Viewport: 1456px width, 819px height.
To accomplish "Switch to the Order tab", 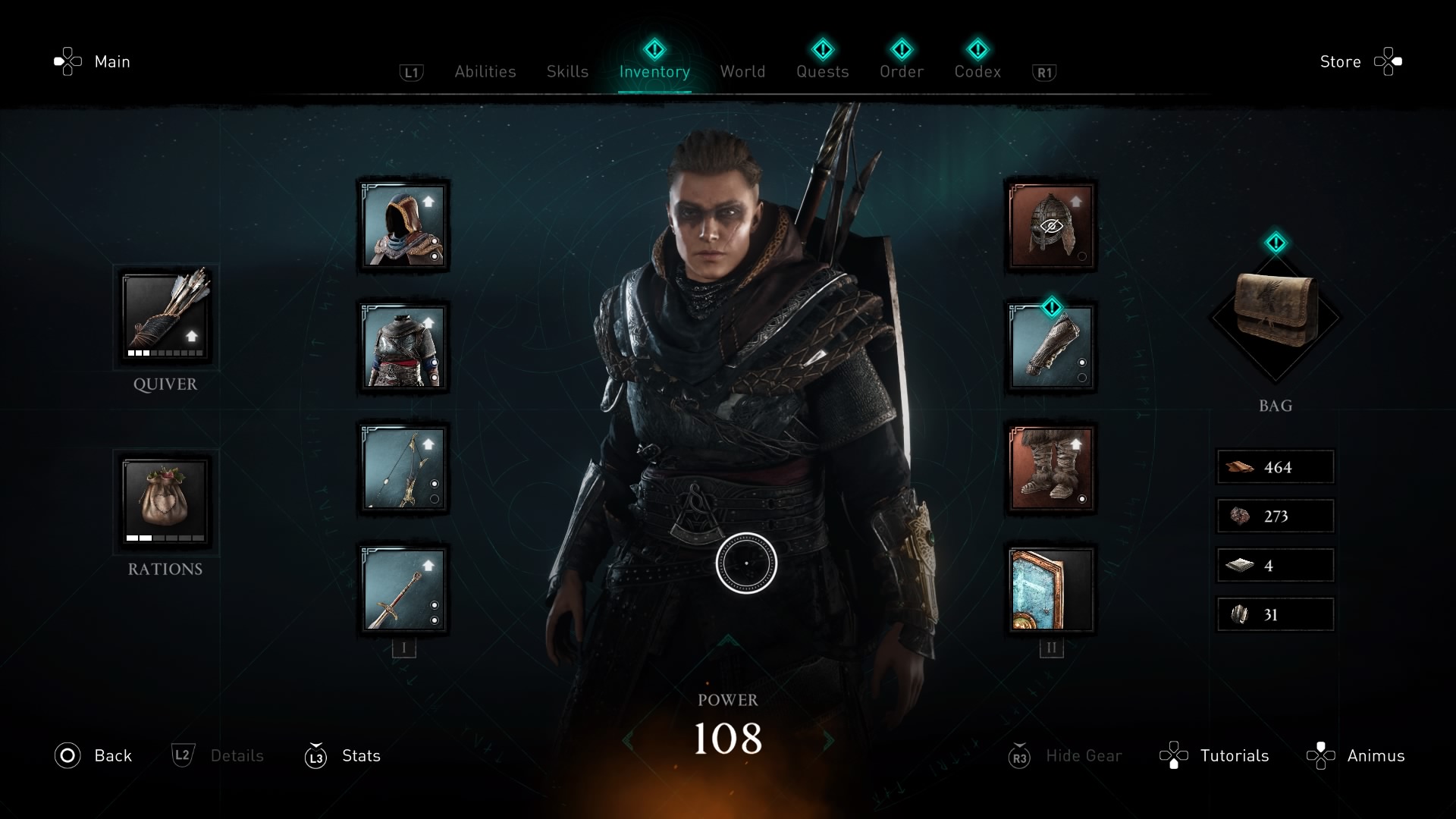I will [x=902, y=72].
